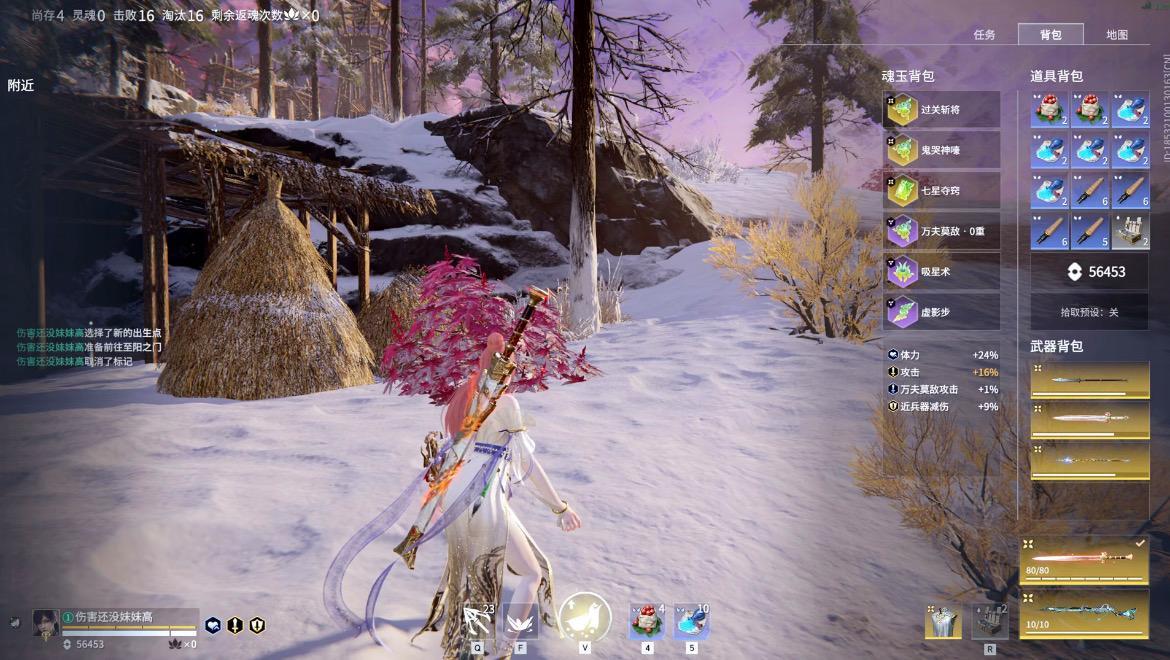Choose the spear in the weapon bag

tap(1090, 380)
